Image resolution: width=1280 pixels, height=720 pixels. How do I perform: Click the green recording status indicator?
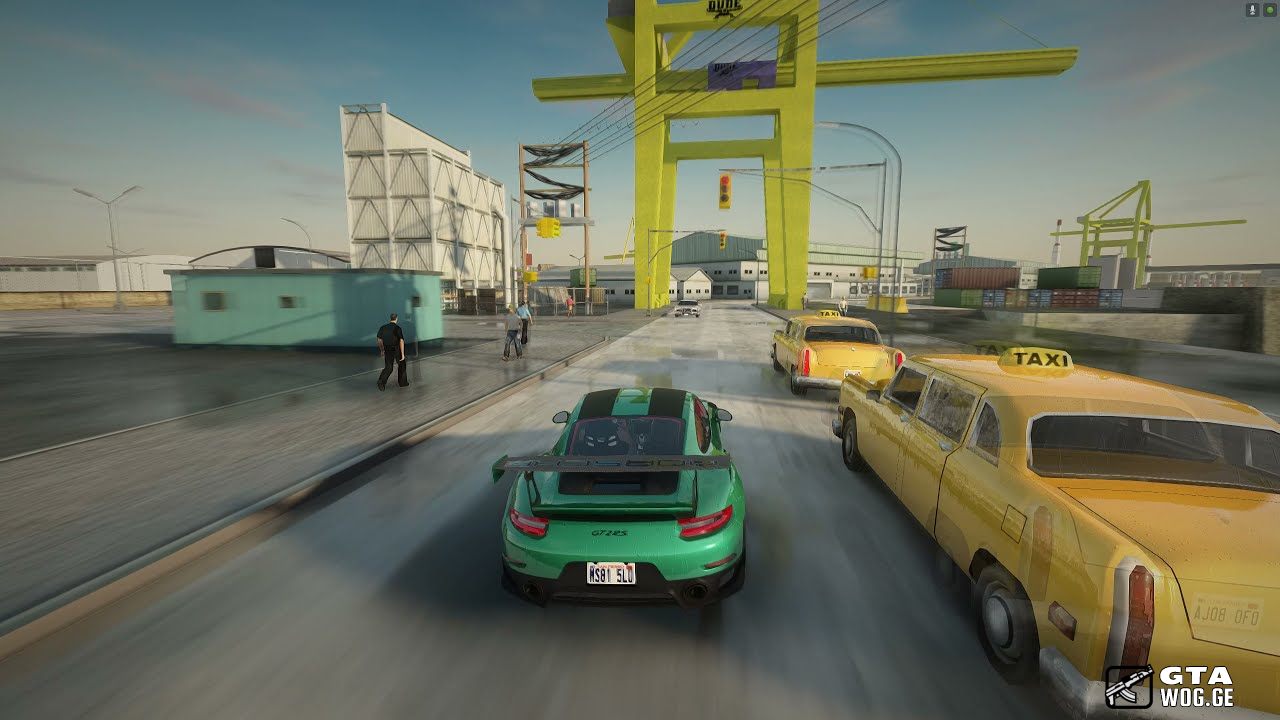1269,10
